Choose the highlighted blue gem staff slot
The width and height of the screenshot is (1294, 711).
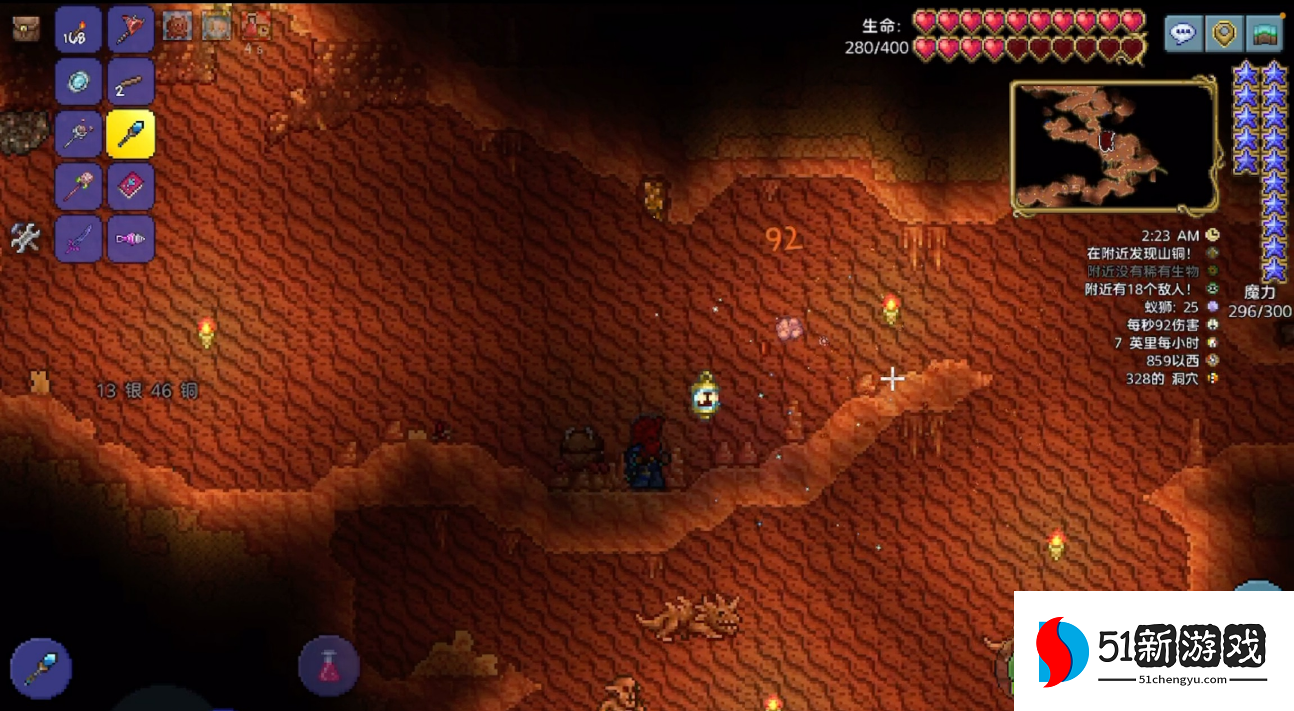(130, 134)
